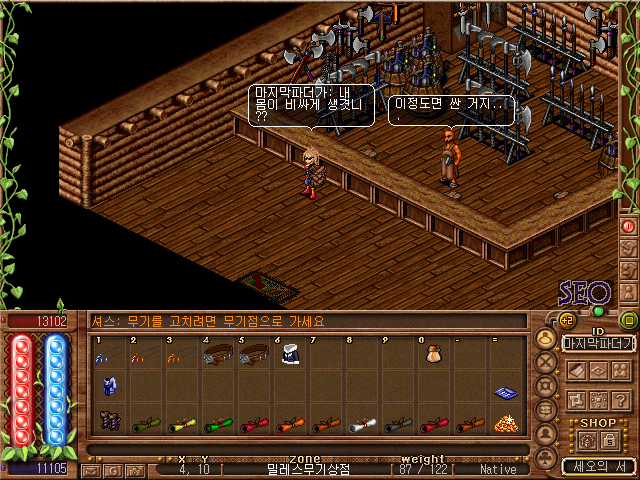The height and width of the screenshot is (480, 640).
Task: Click the 세오의 서 button
Action: pyautogui.click(x=597, y=466)
